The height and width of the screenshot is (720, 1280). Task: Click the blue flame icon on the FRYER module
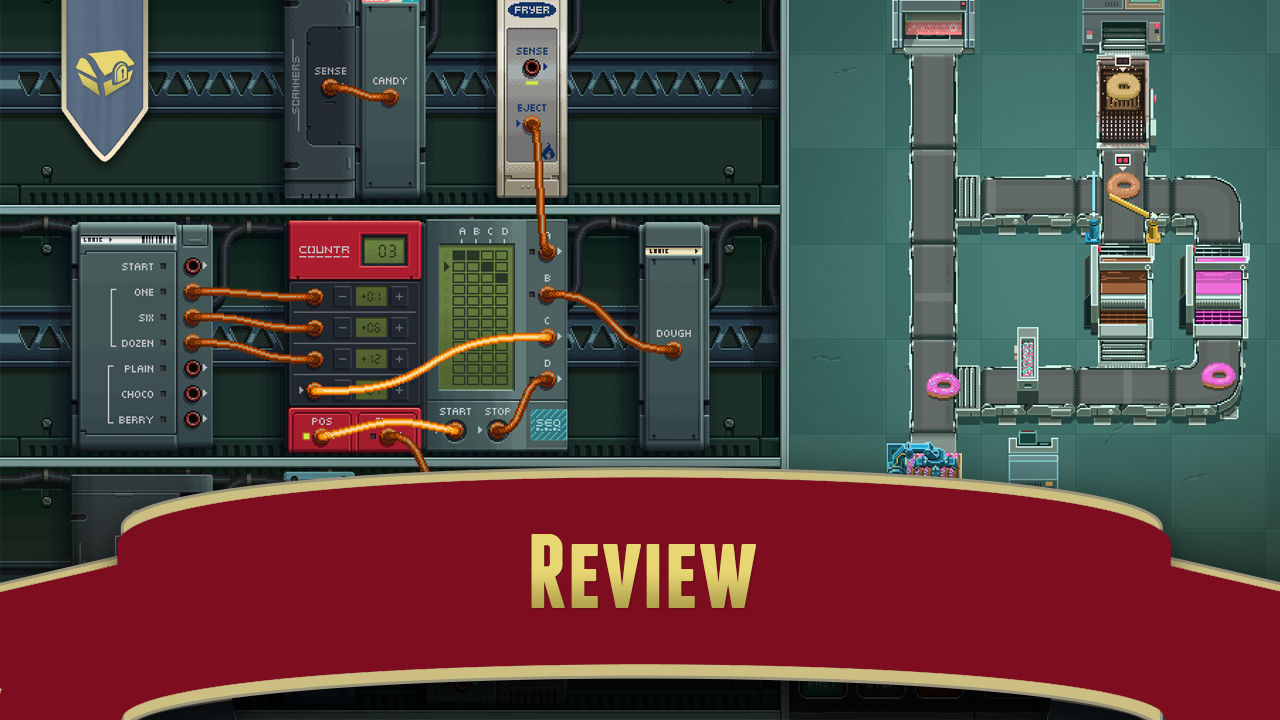pos(548,149)
